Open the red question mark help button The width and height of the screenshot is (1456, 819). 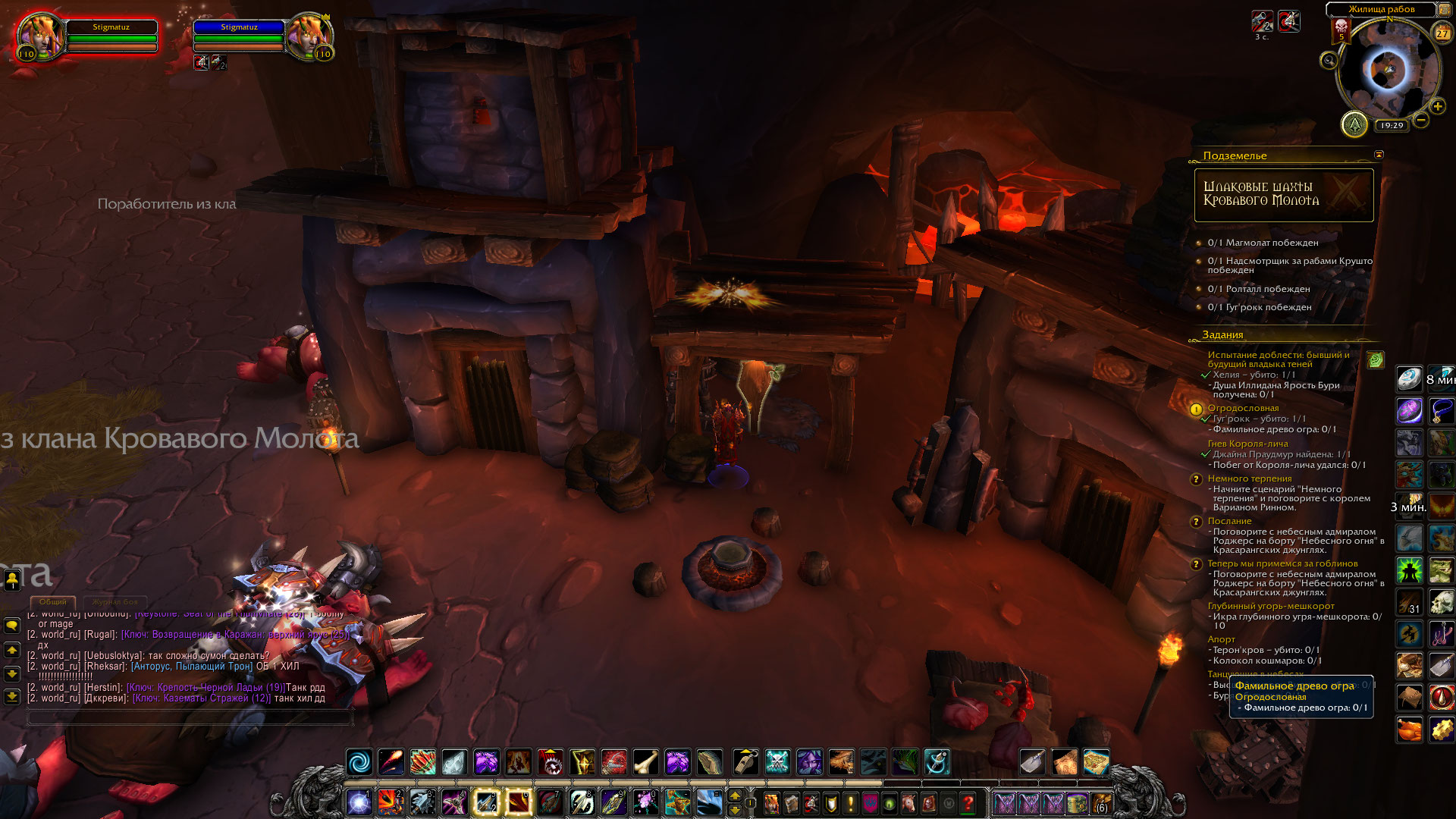[968, 803]
